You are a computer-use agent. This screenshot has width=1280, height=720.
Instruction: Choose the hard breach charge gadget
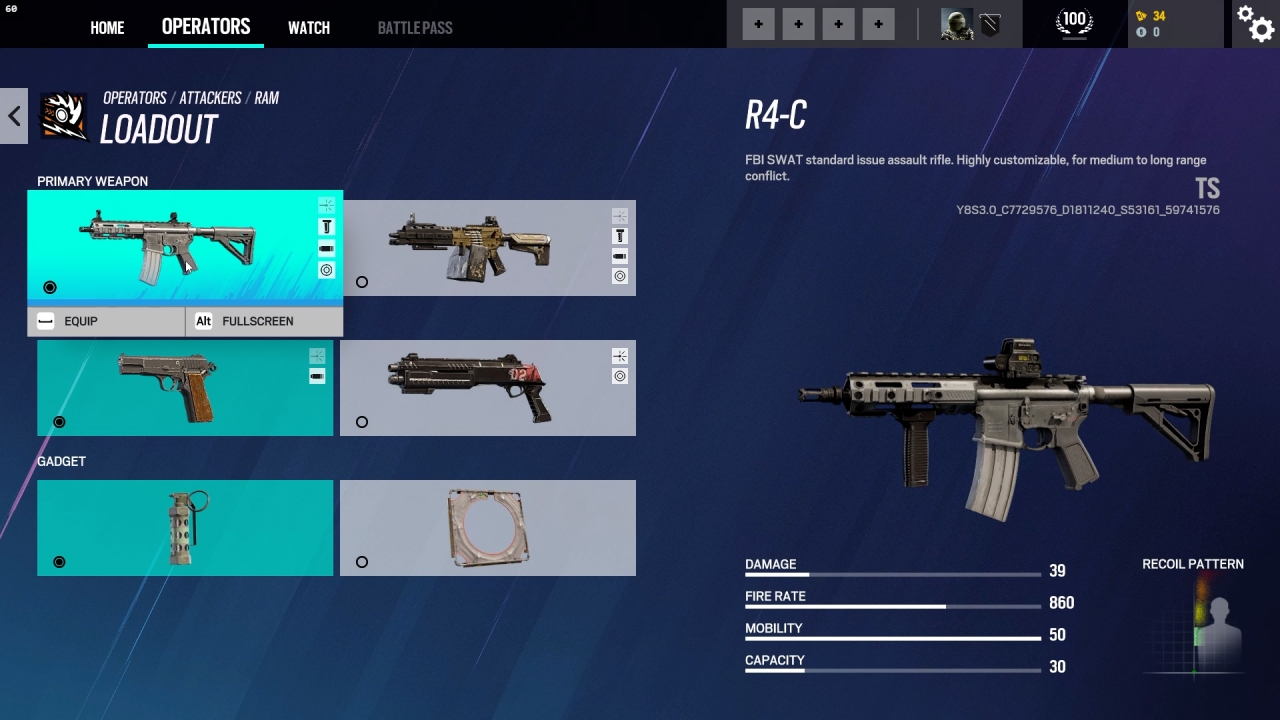[487, 528]
